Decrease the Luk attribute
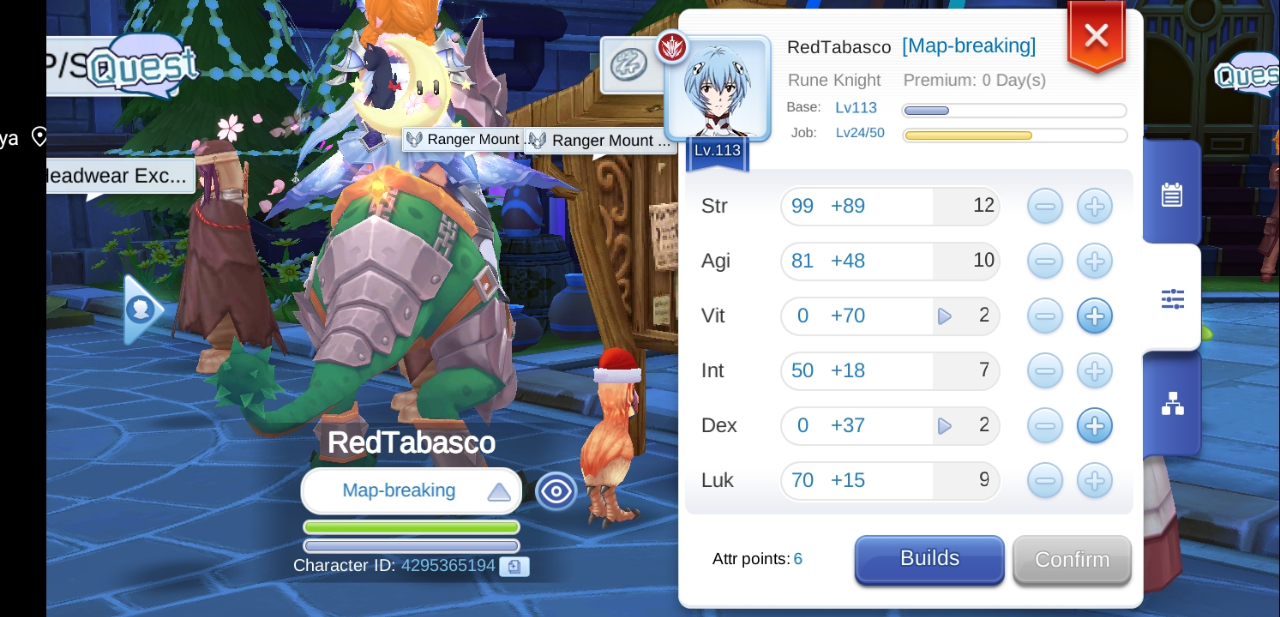 click(x=1045, y=481)
